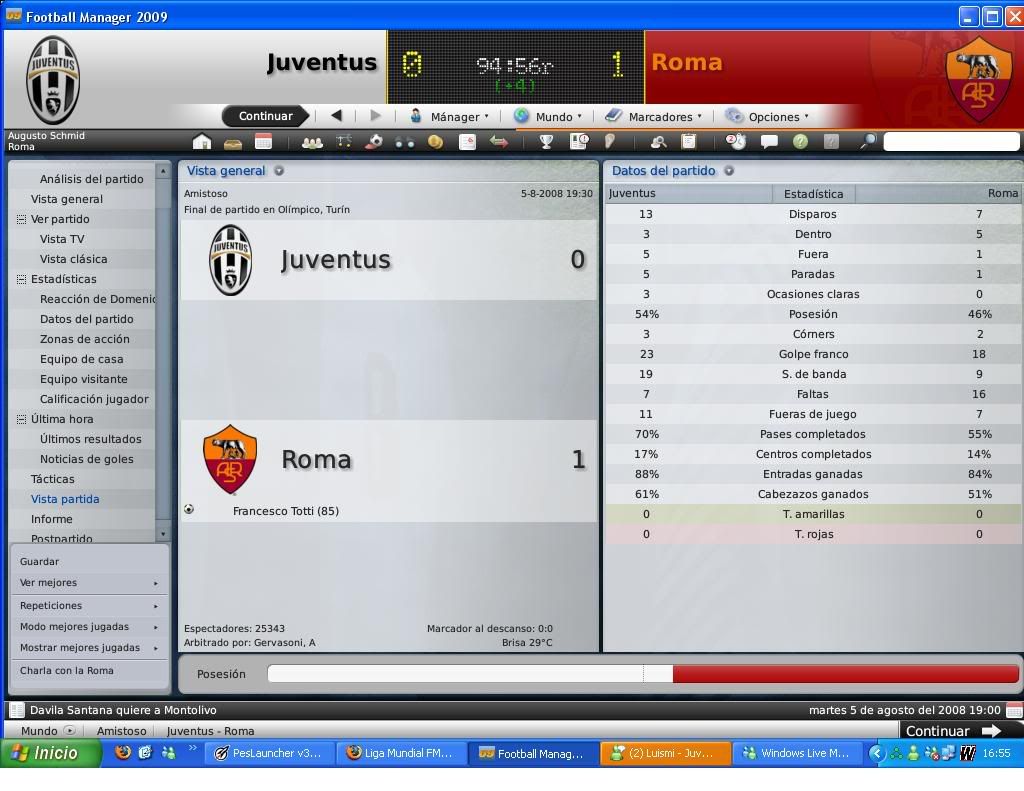Save the game with Guardar
Viewport: 1024px width, 791px height.
tap(39, 561)
